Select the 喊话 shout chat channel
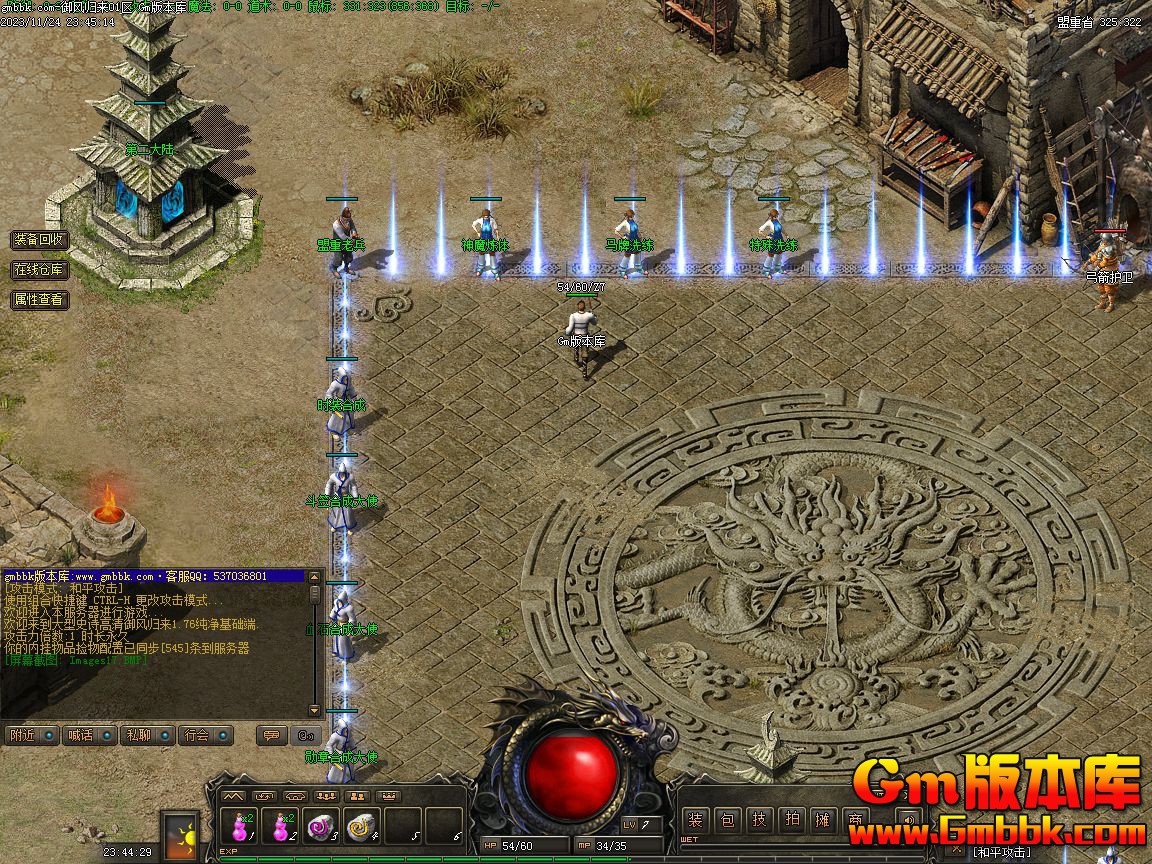1152x864 pixels. coord(89,735)
